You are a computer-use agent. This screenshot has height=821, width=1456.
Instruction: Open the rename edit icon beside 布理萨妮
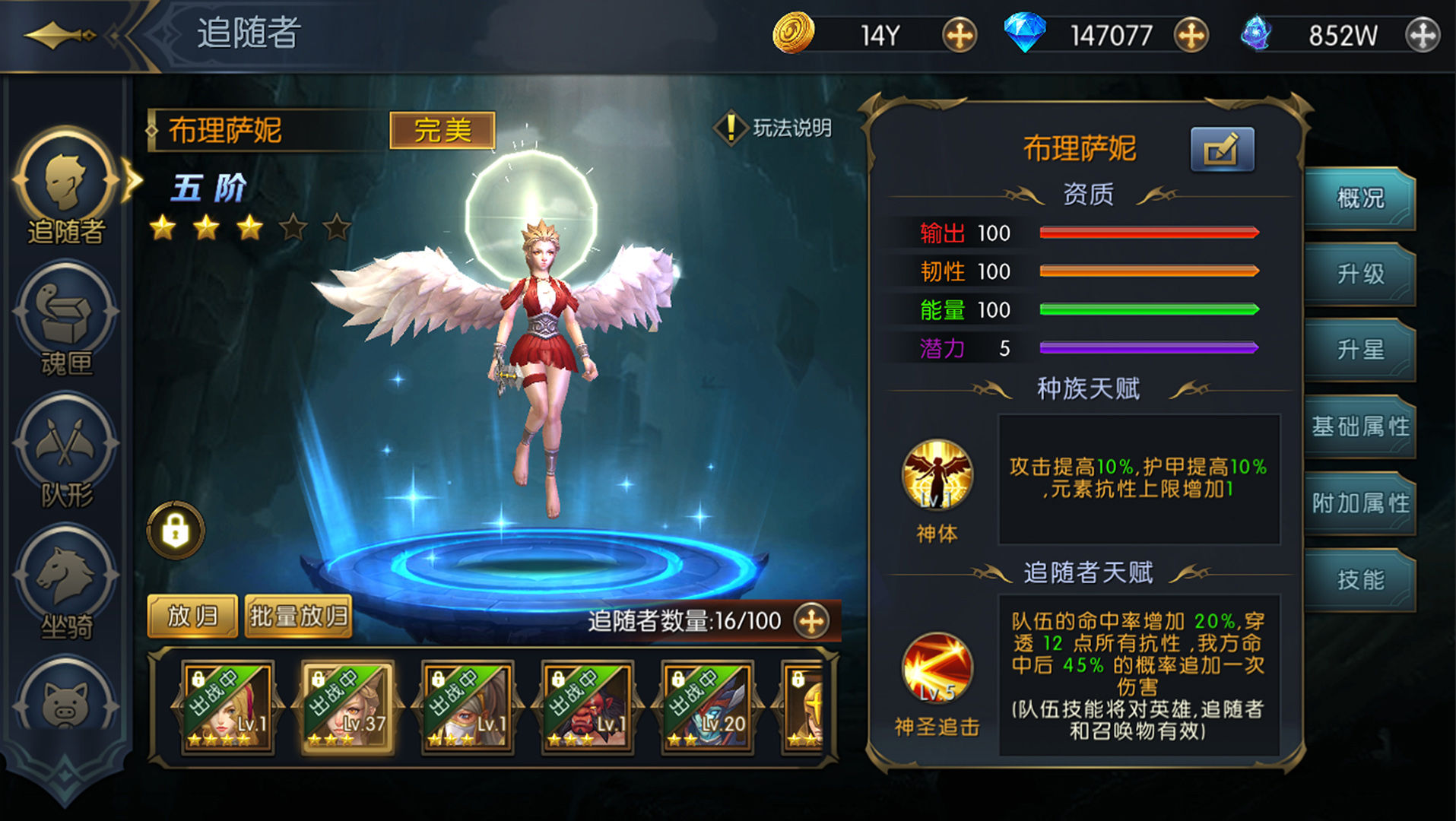(x=1223, y=148)
